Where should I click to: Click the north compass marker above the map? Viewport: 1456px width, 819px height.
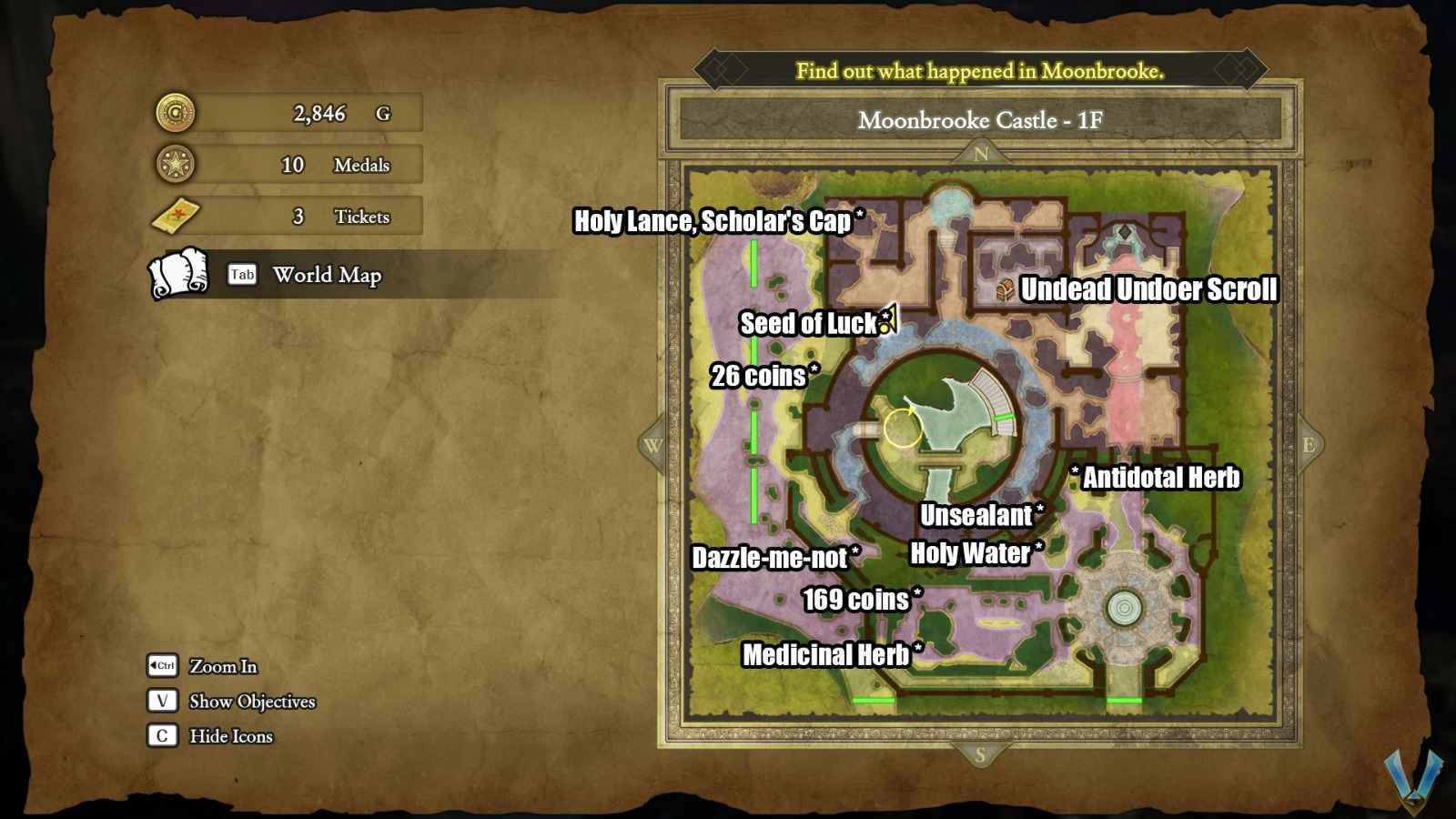point(980,155)
